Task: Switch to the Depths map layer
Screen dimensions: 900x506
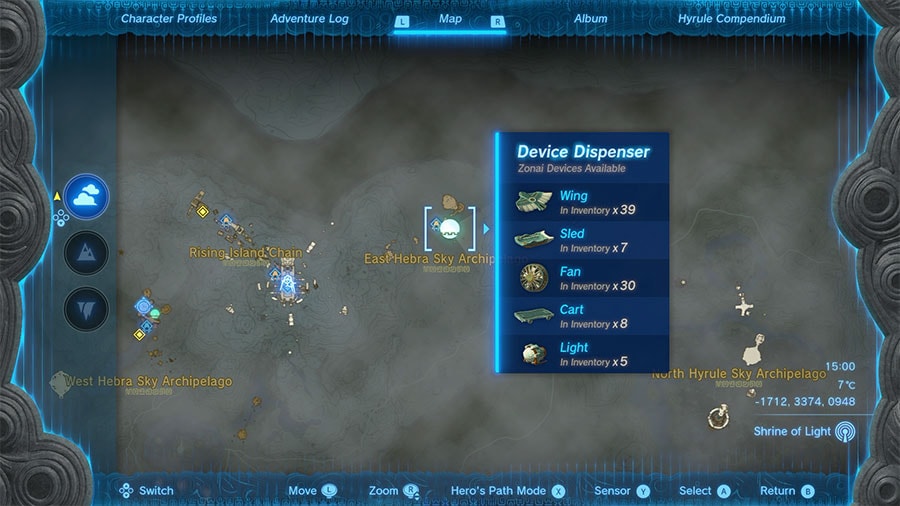Action: pyautogui.click(x=86, y=309)
